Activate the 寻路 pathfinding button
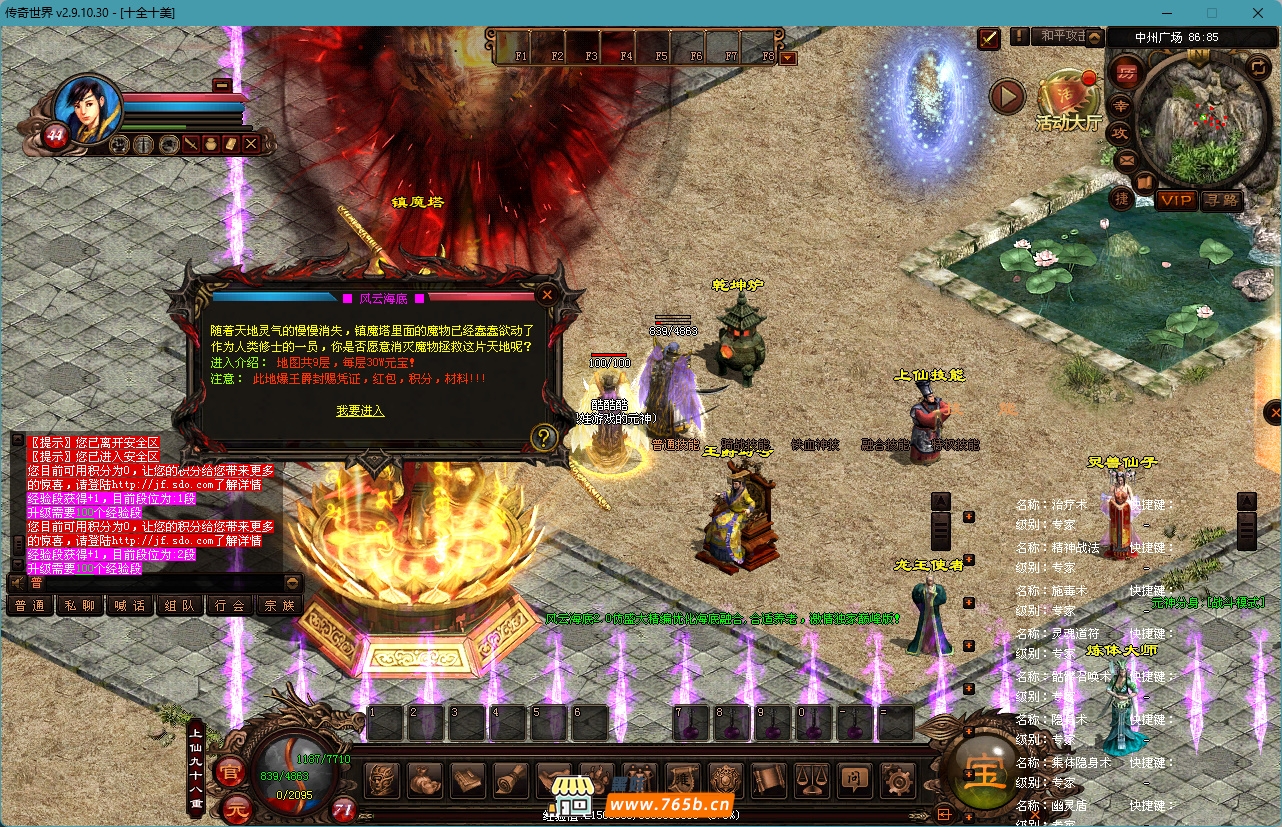1282x827 pixels. click(x=1220, y=200)
